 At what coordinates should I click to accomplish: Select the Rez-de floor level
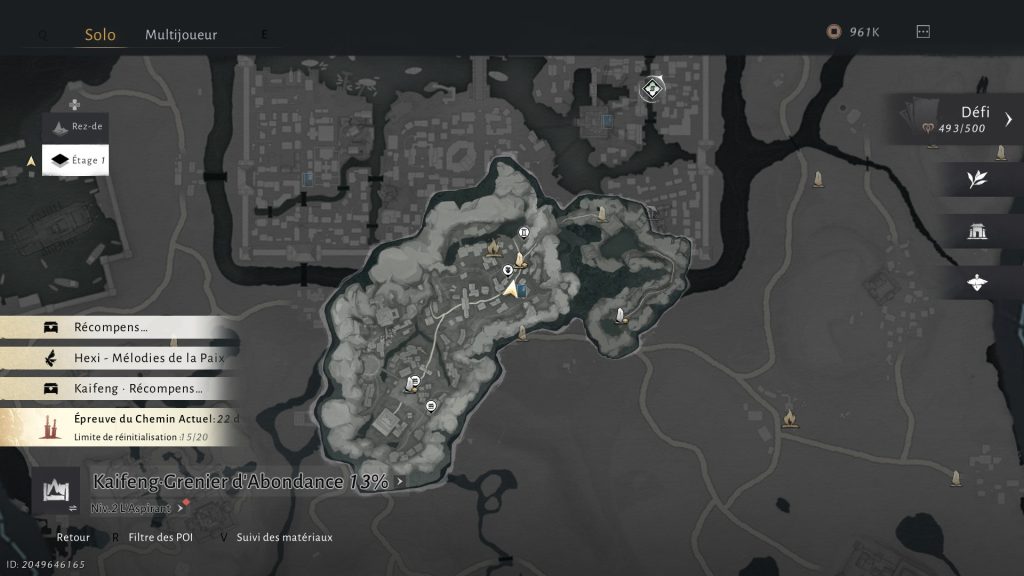(x=75, y=126)
